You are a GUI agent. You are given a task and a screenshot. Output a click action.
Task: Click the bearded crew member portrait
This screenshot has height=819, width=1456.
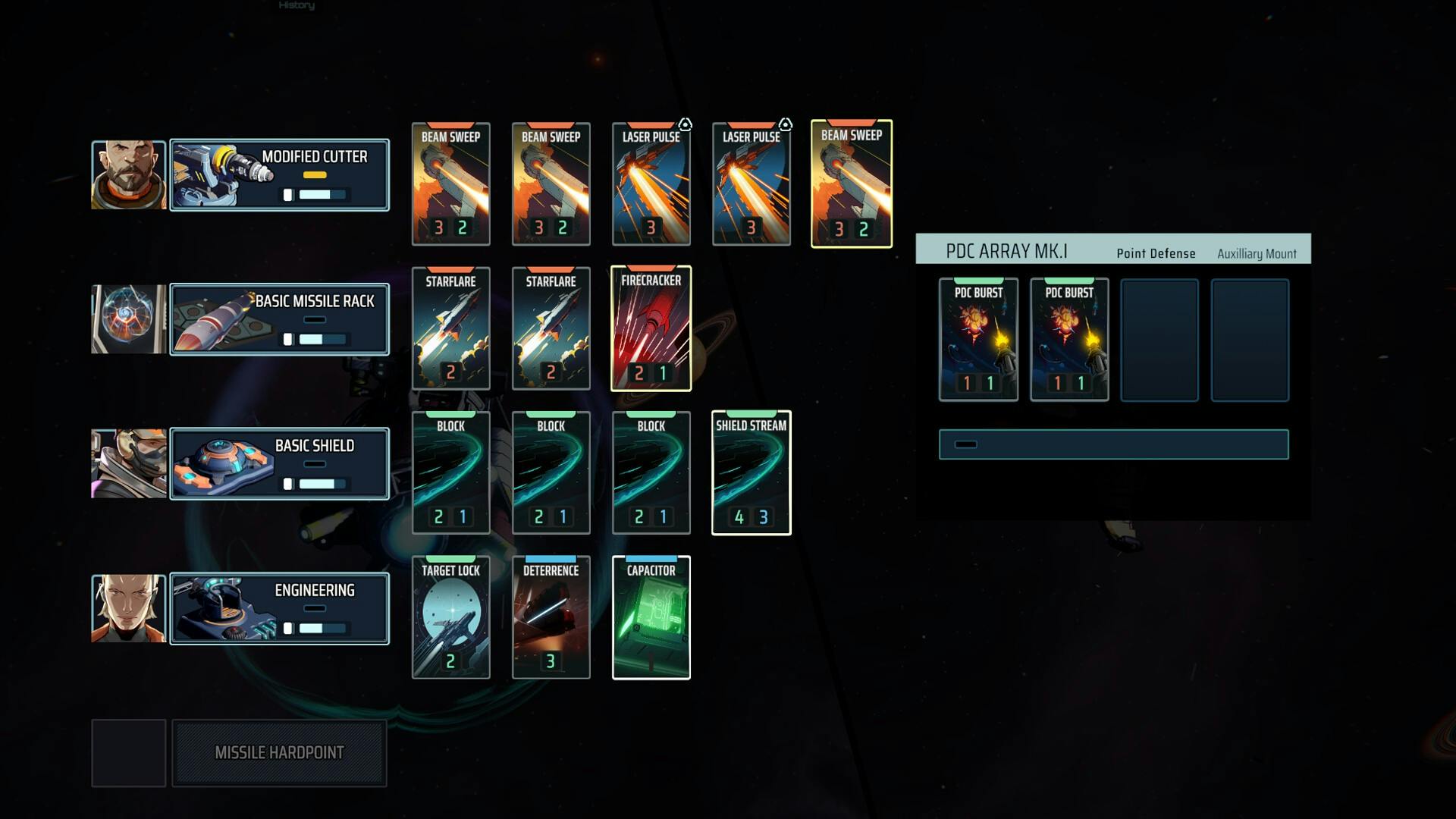(x=128, y=174)
